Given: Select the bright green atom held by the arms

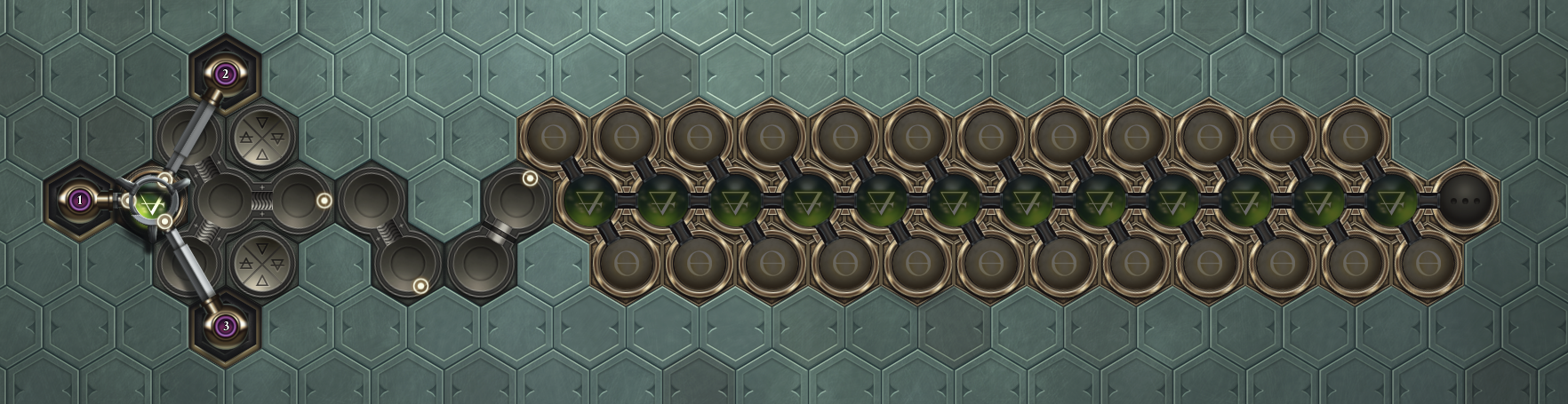Looking at the screenshot, I should pos(152,205).
